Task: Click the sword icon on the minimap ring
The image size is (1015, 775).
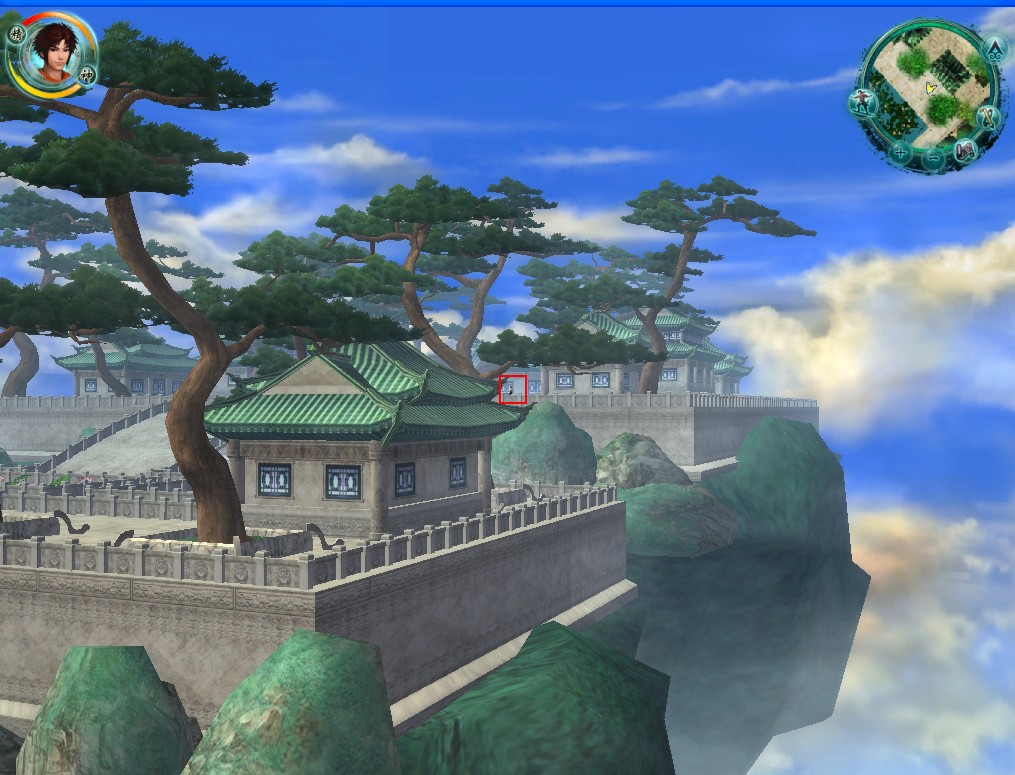Action: (987, 117)
